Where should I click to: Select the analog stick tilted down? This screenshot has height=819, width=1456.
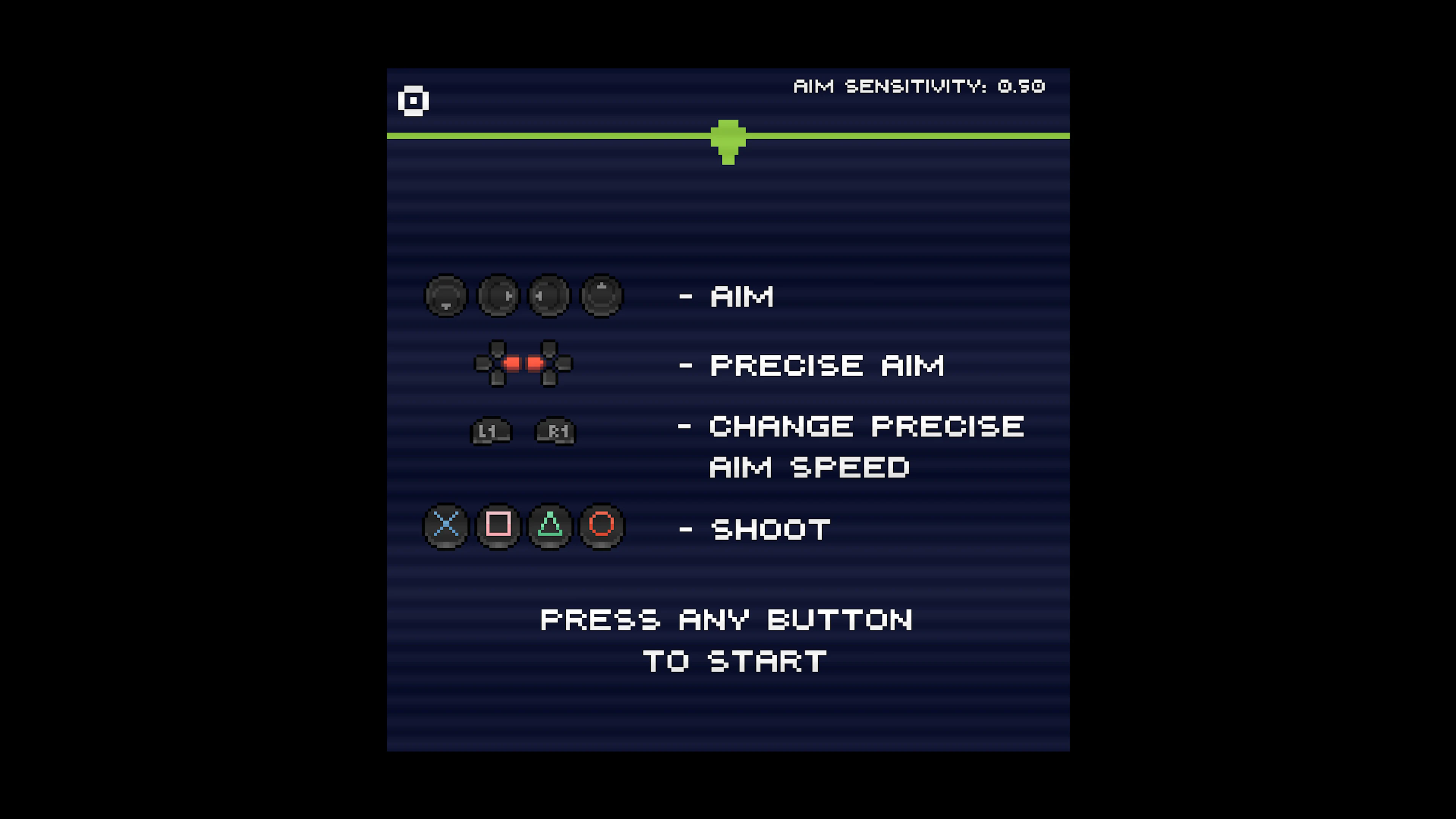click(447, 296)
